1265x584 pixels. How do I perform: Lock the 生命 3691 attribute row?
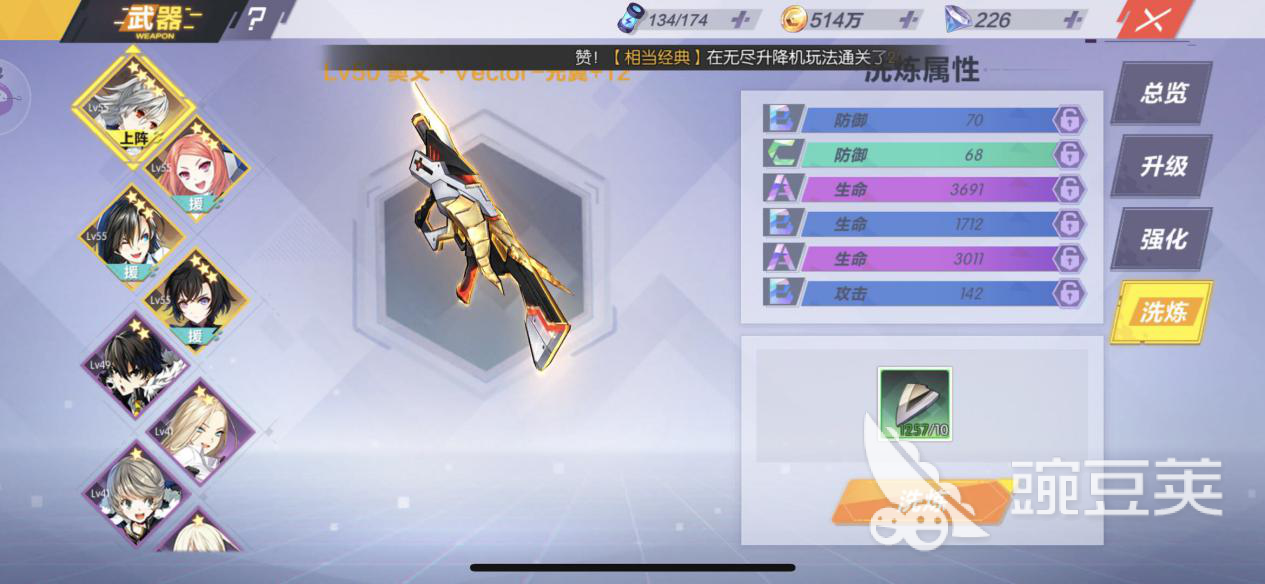1069,190
